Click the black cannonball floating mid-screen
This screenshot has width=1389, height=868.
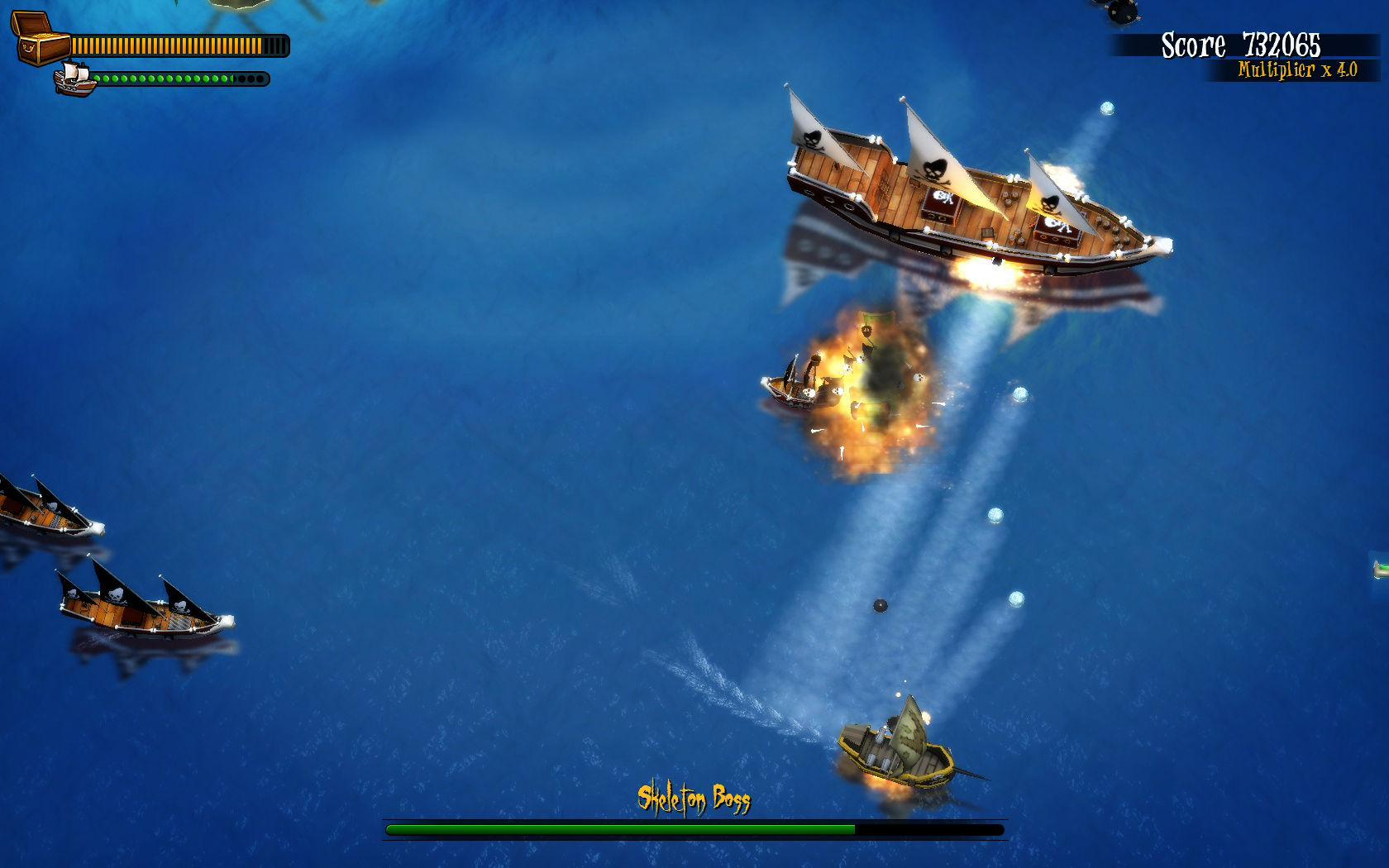click(879, 606)
